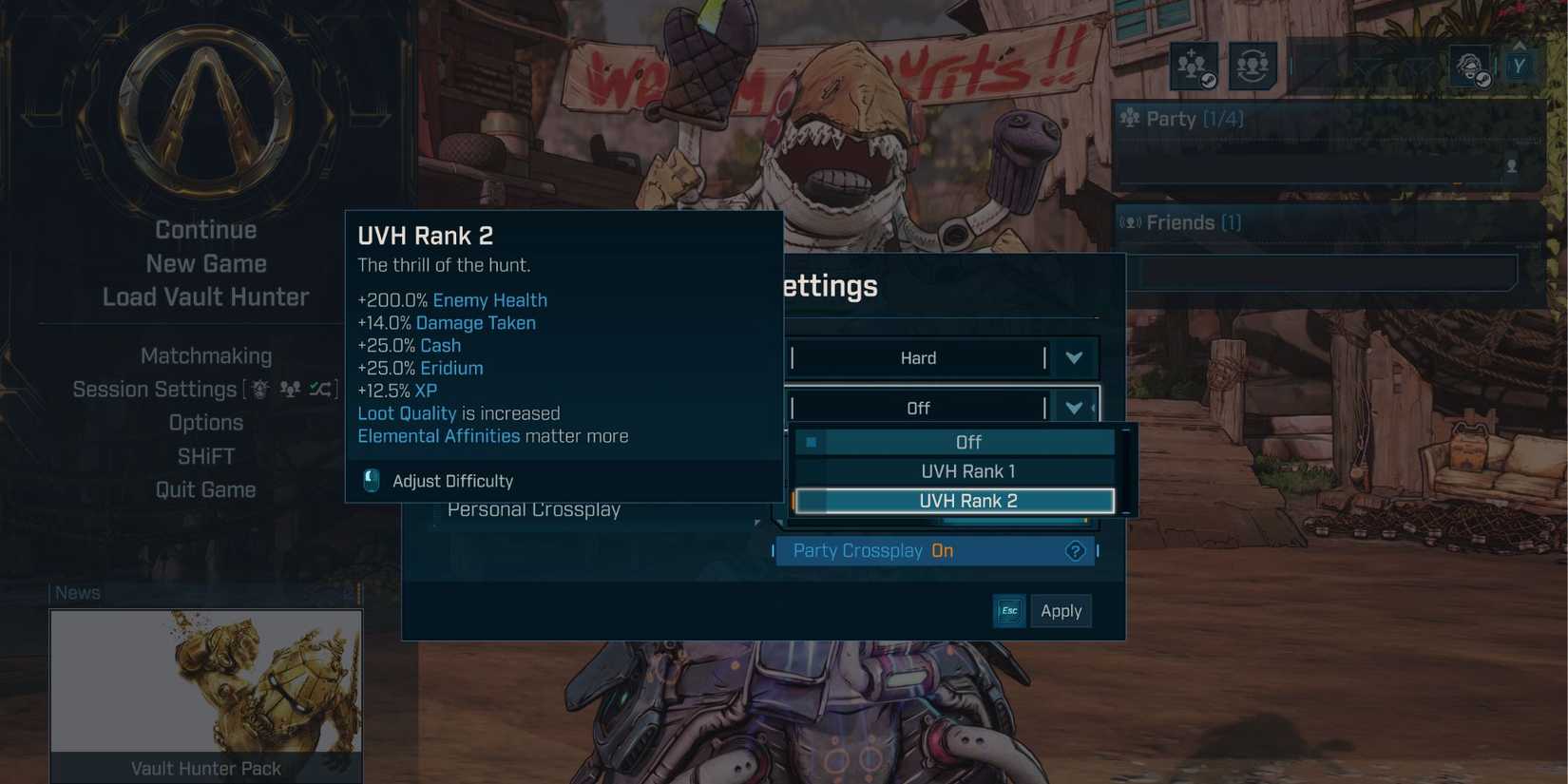Open the help icon next to Party Crossplay

point(1075,550)
